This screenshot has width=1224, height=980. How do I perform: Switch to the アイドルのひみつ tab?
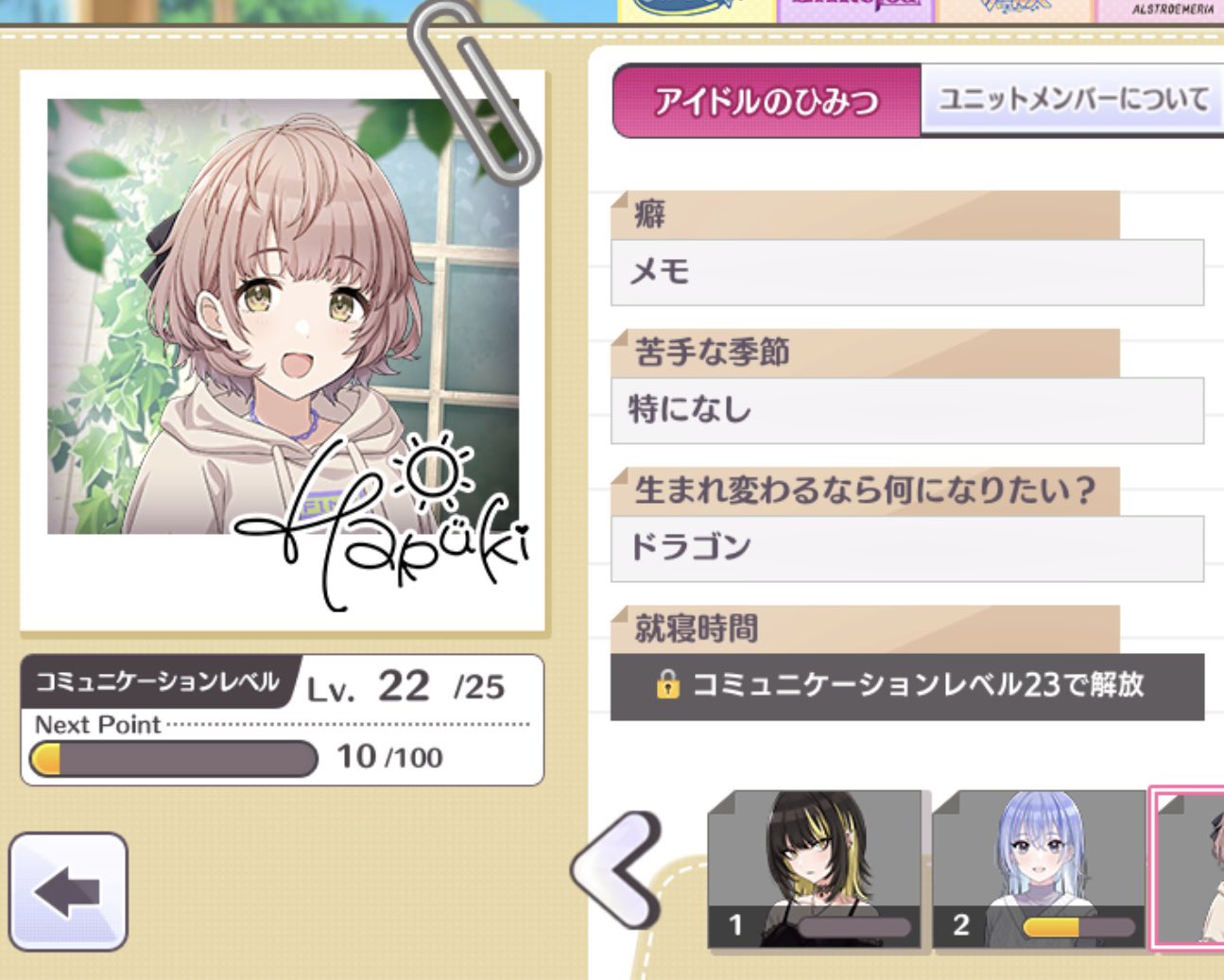pyautogui.click(x=766, y=101)
